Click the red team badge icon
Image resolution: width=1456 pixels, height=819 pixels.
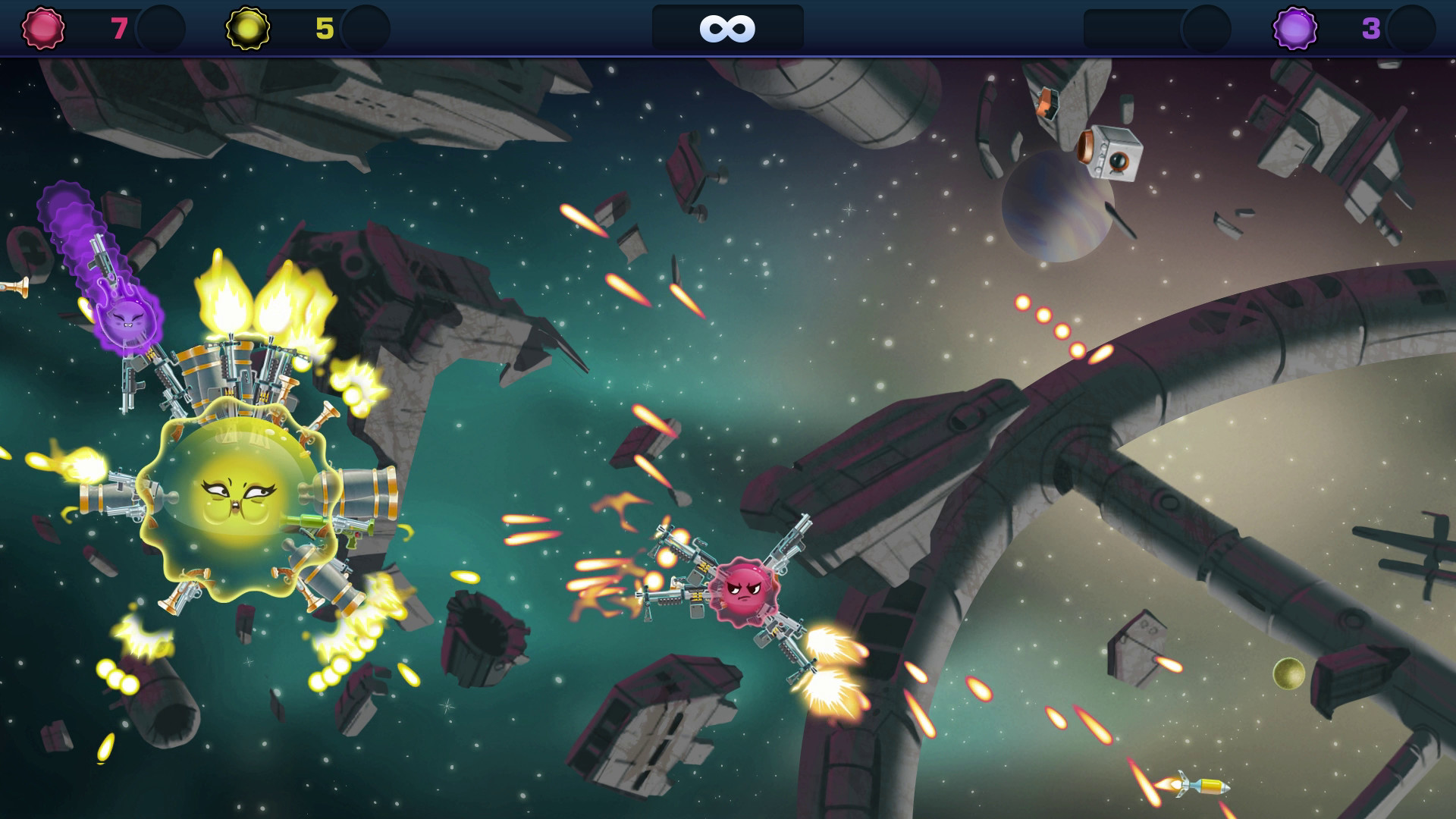(x=43, y=28)
